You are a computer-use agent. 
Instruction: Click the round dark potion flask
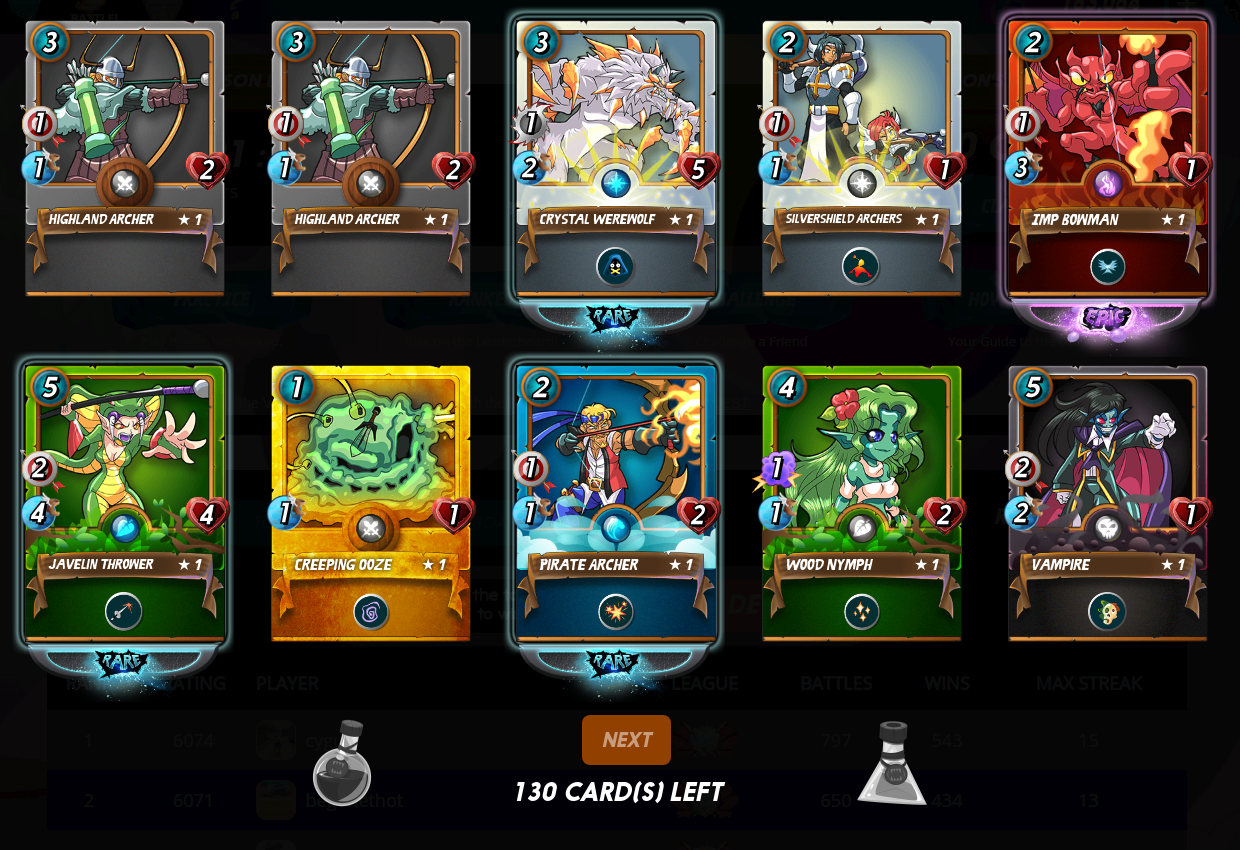tap(342, 763)
